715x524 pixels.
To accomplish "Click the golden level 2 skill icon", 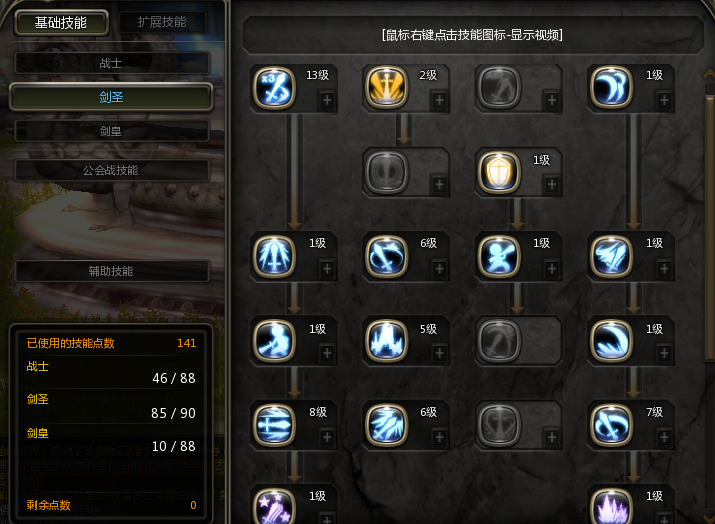I will 385,88.
